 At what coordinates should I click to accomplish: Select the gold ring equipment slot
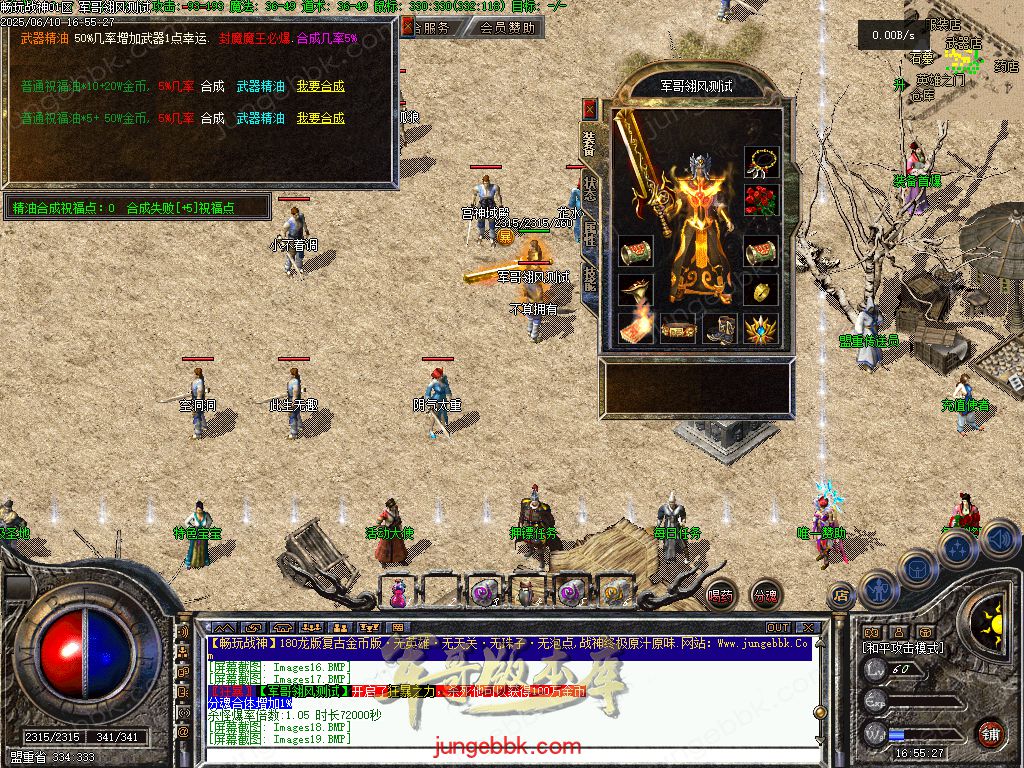coord(762,290)
